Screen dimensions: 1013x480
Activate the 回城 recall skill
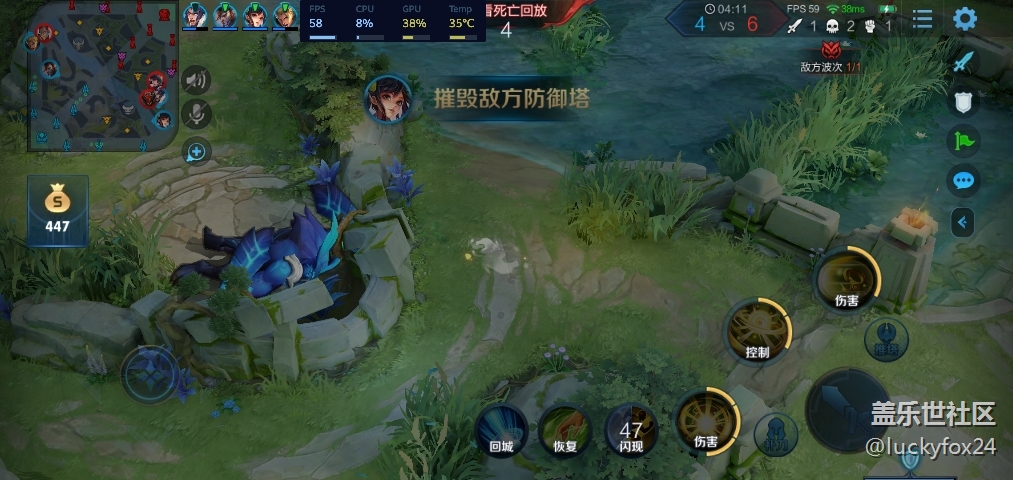(x=501, y=430)
